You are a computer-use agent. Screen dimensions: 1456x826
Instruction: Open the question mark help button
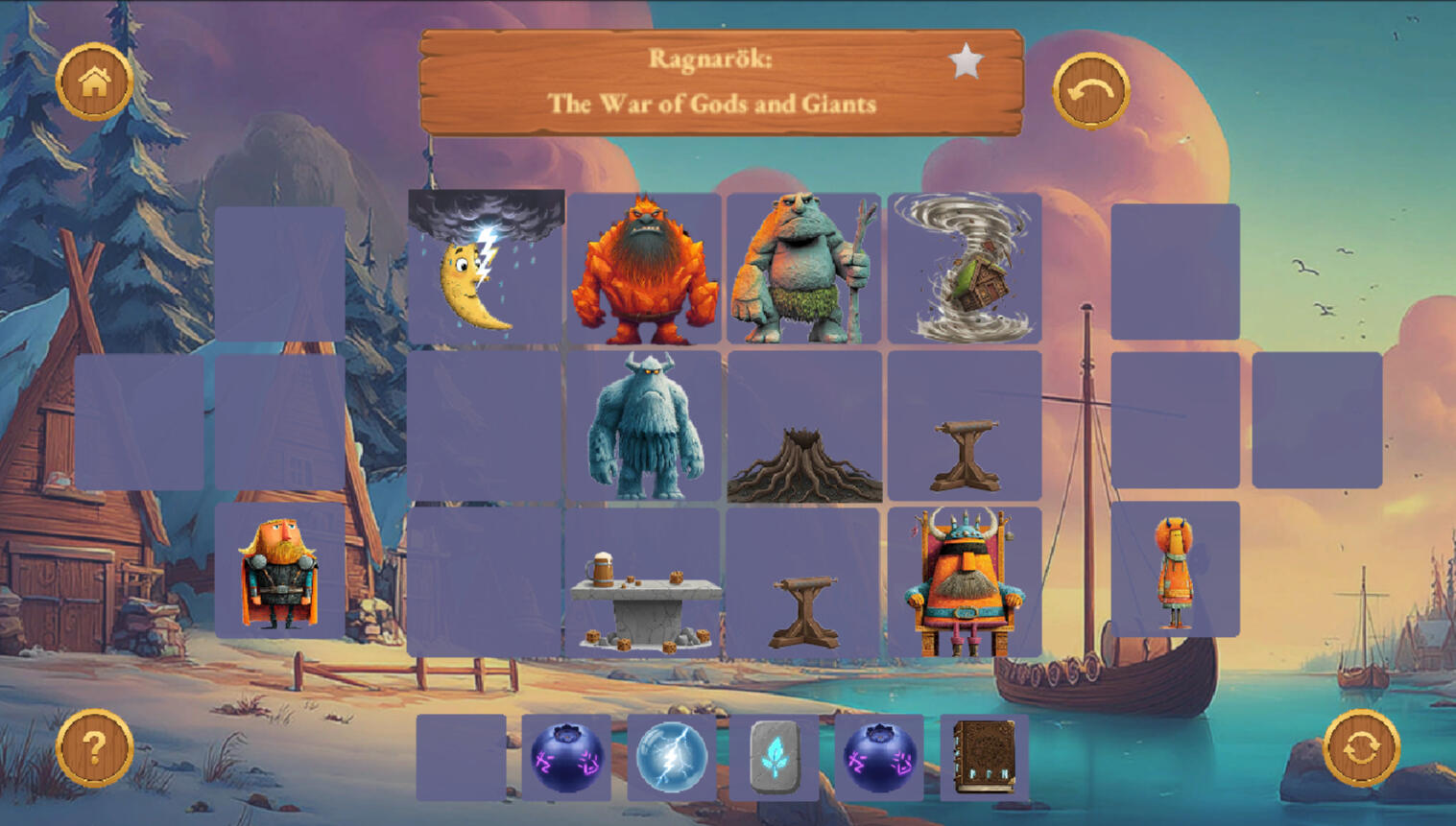94,747
